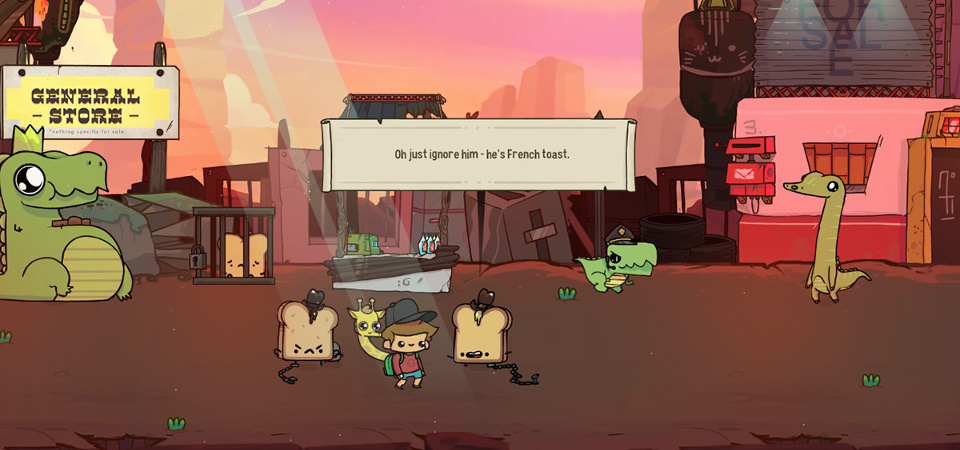
Task: Click the French toast dialogue box to continue
Action: (x=479, y=155)
